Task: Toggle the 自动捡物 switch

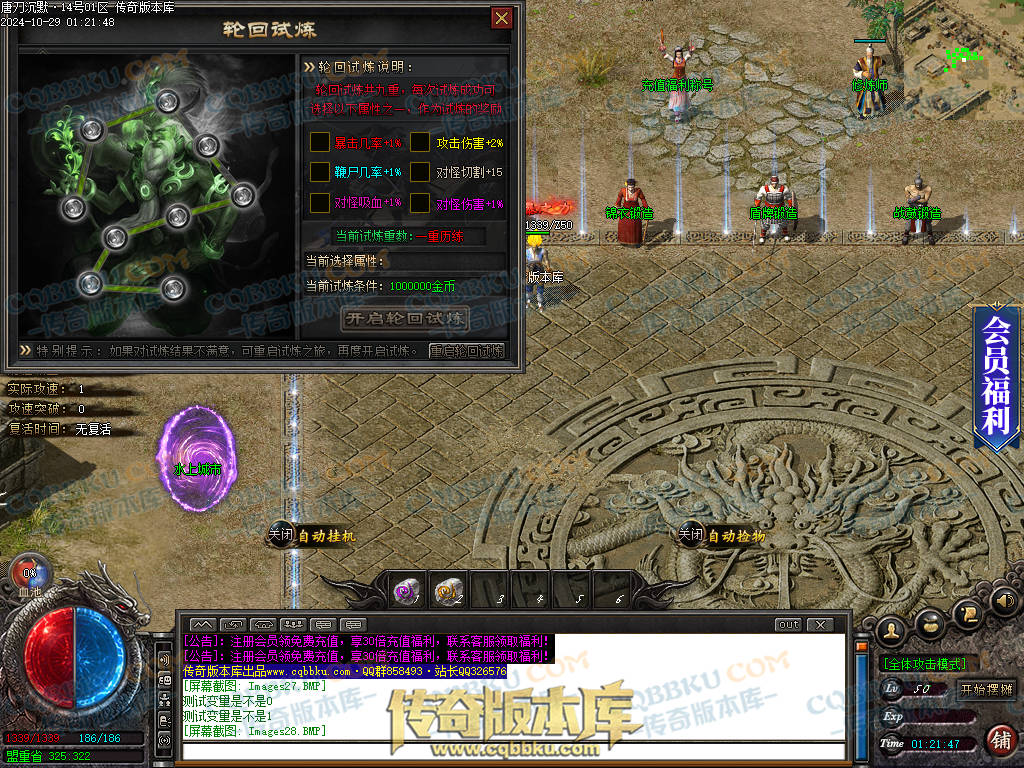Action: point(691,536)
